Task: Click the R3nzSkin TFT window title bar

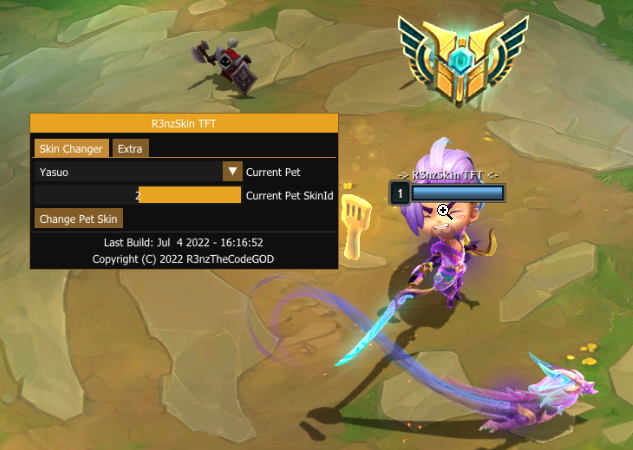Action: (x=184, y=124)
